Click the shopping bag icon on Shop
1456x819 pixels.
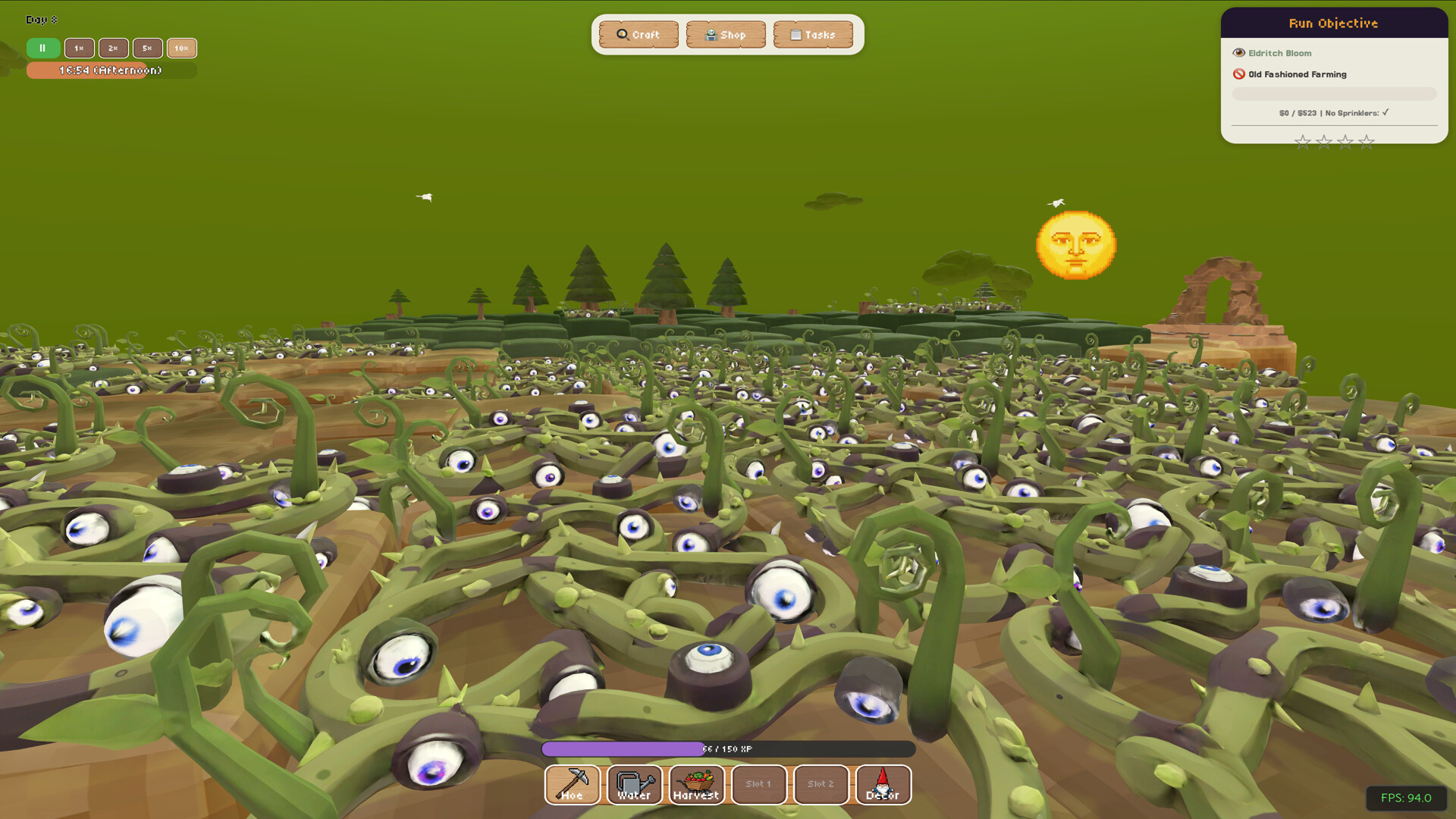tap(711, 33)
